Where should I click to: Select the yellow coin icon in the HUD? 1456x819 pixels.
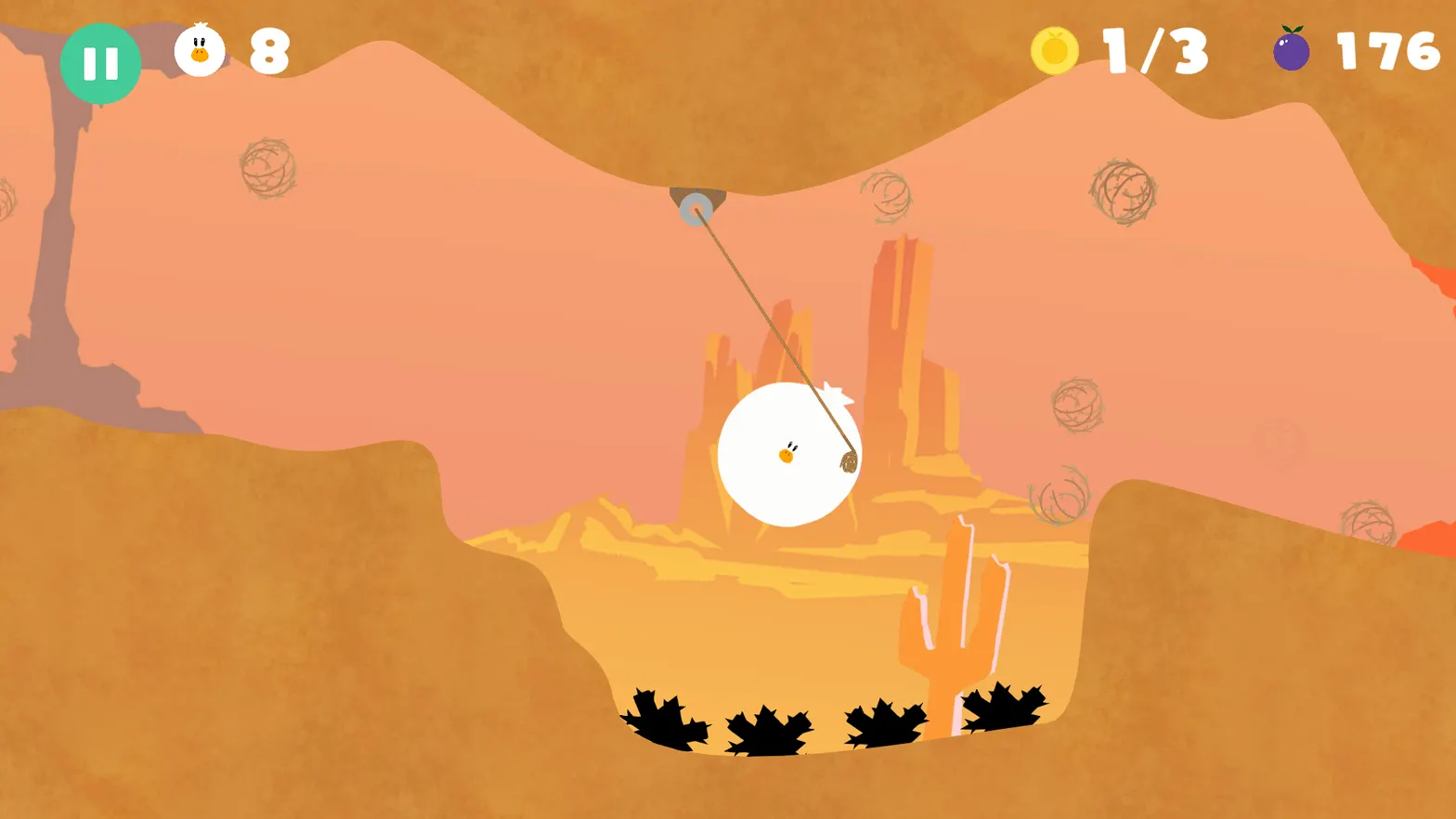(x=1056, y=51)
